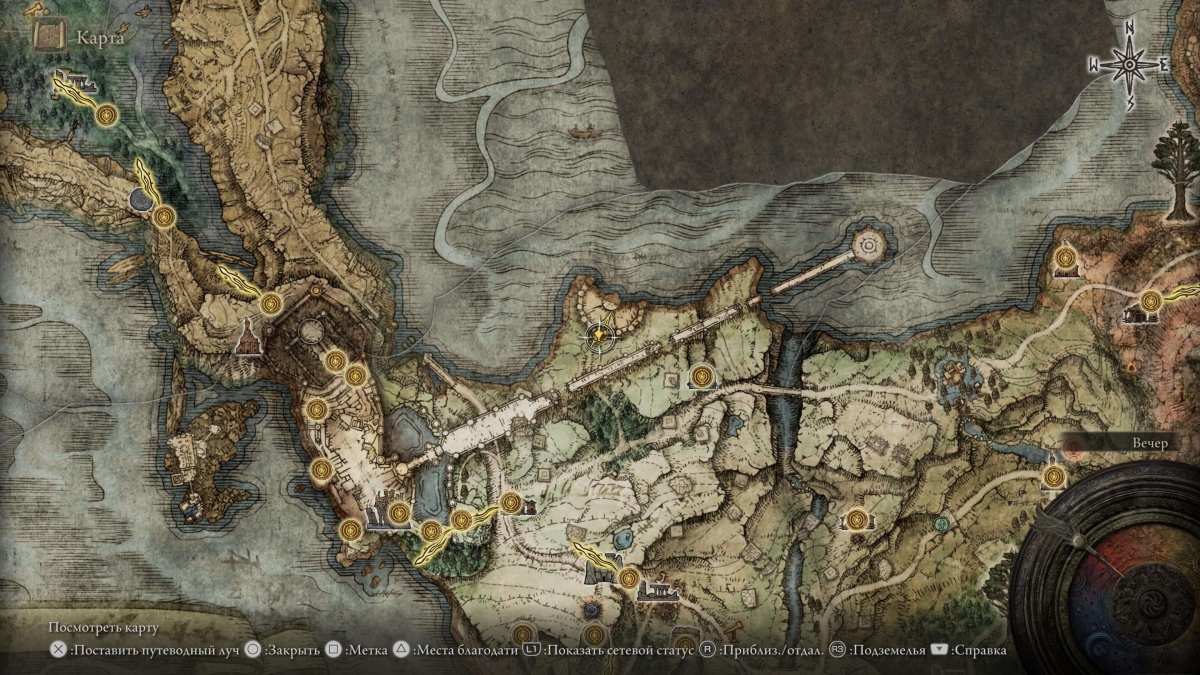Viewport: 1200px width, 675px height.
Task: Select the grace marker beside the small shack icon
Action: coord(511,502)
